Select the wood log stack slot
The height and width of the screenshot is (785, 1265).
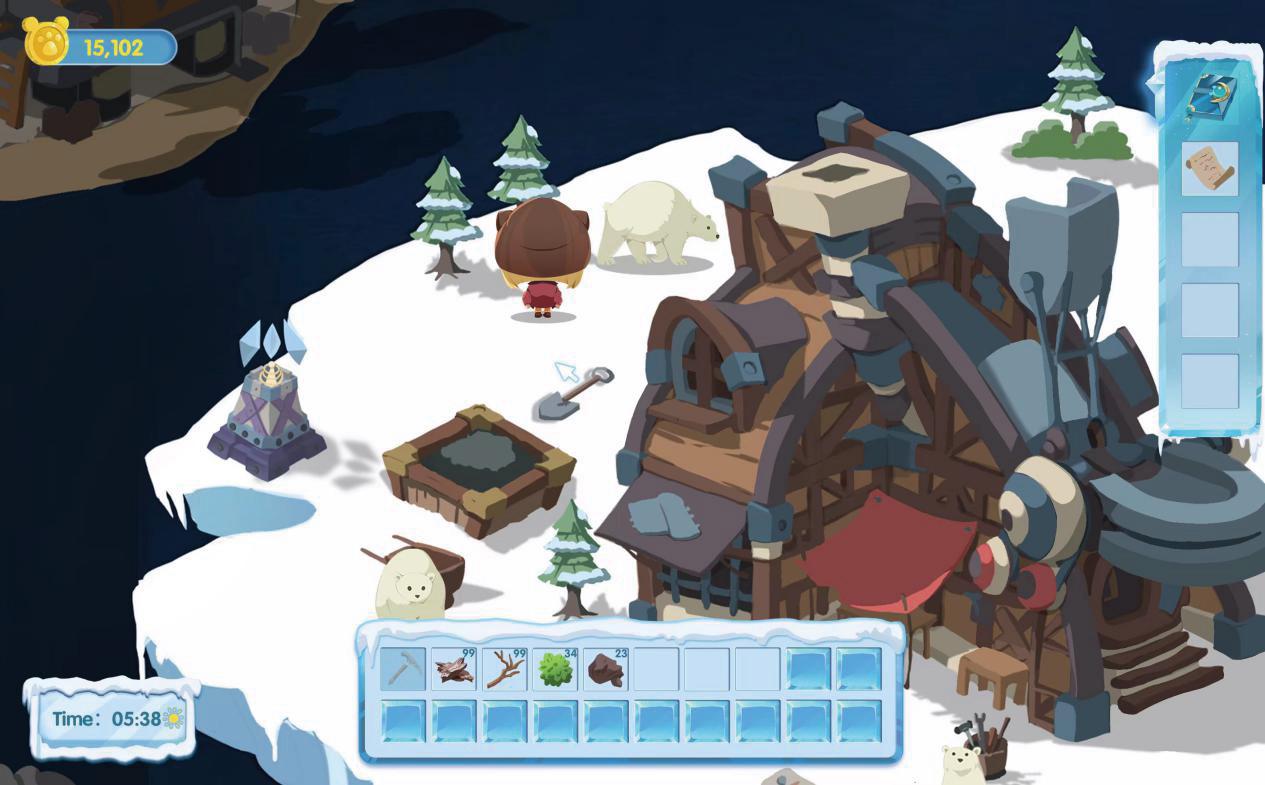coord(454,669)
